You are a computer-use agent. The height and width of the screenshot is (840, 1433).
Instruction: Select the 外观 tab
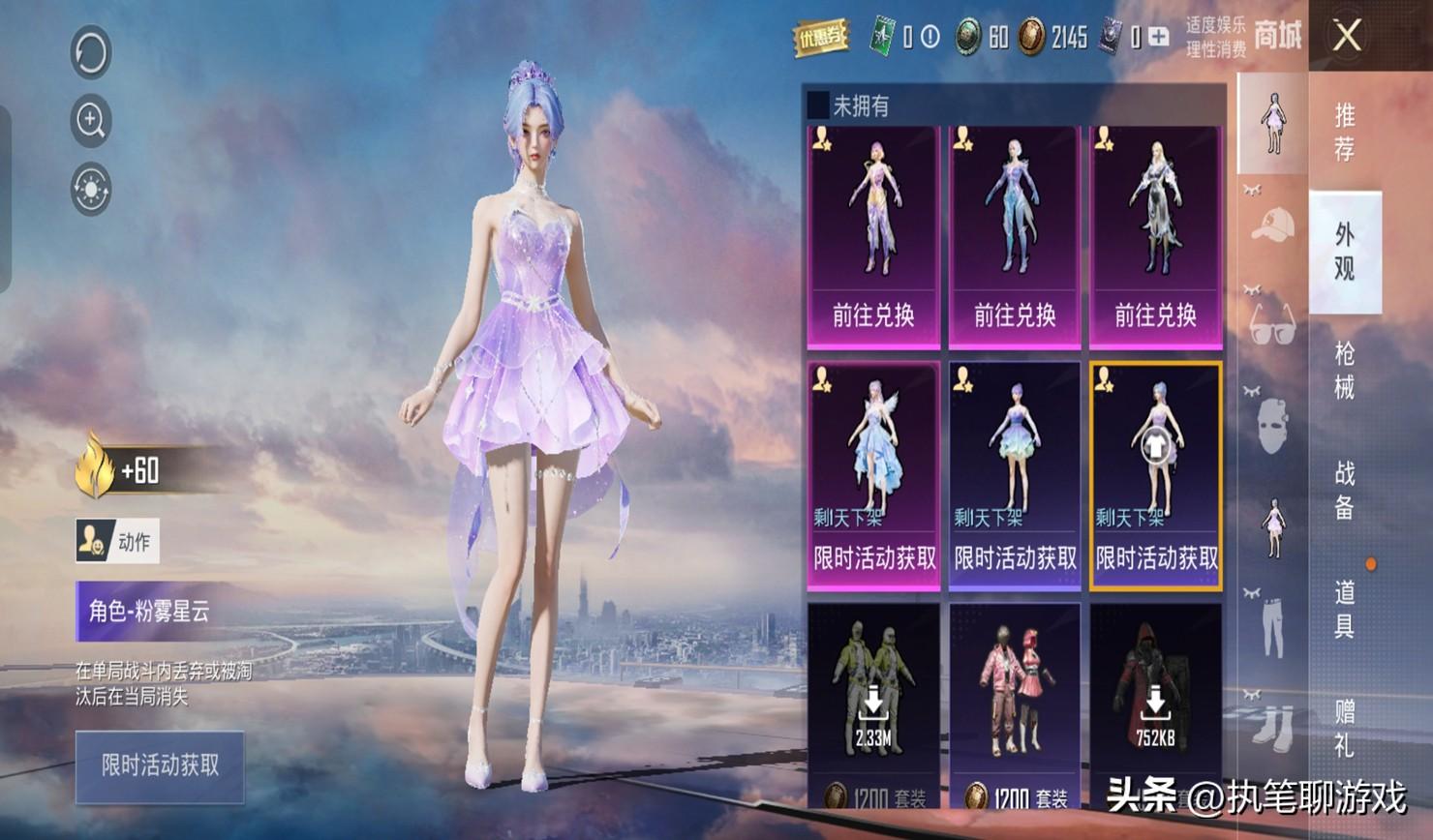click(x=1345, y=252)
